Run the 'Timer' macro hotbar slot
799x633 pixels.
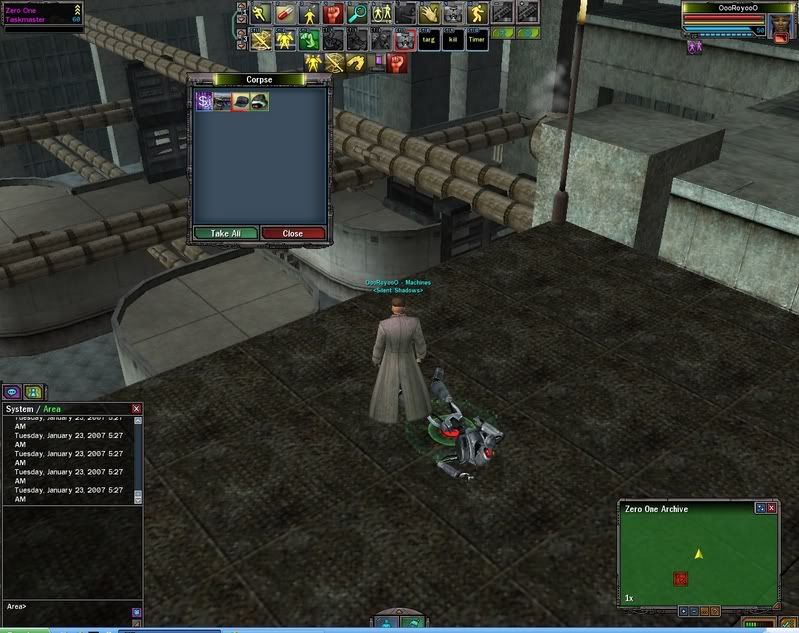point(477,40)
